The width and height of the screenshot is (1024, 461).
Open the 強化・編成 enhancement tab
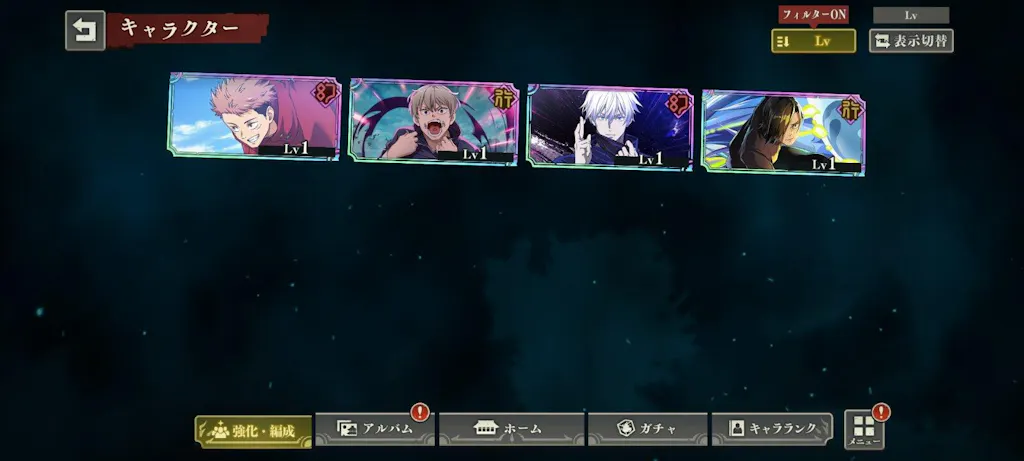253,430
